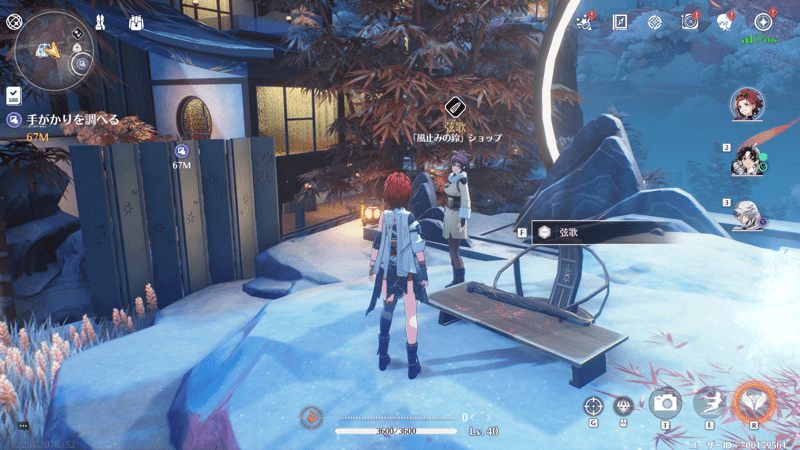Open the sparkling stars event icon
The width and height of the screenshot is (800, 450).
[588, 21]
